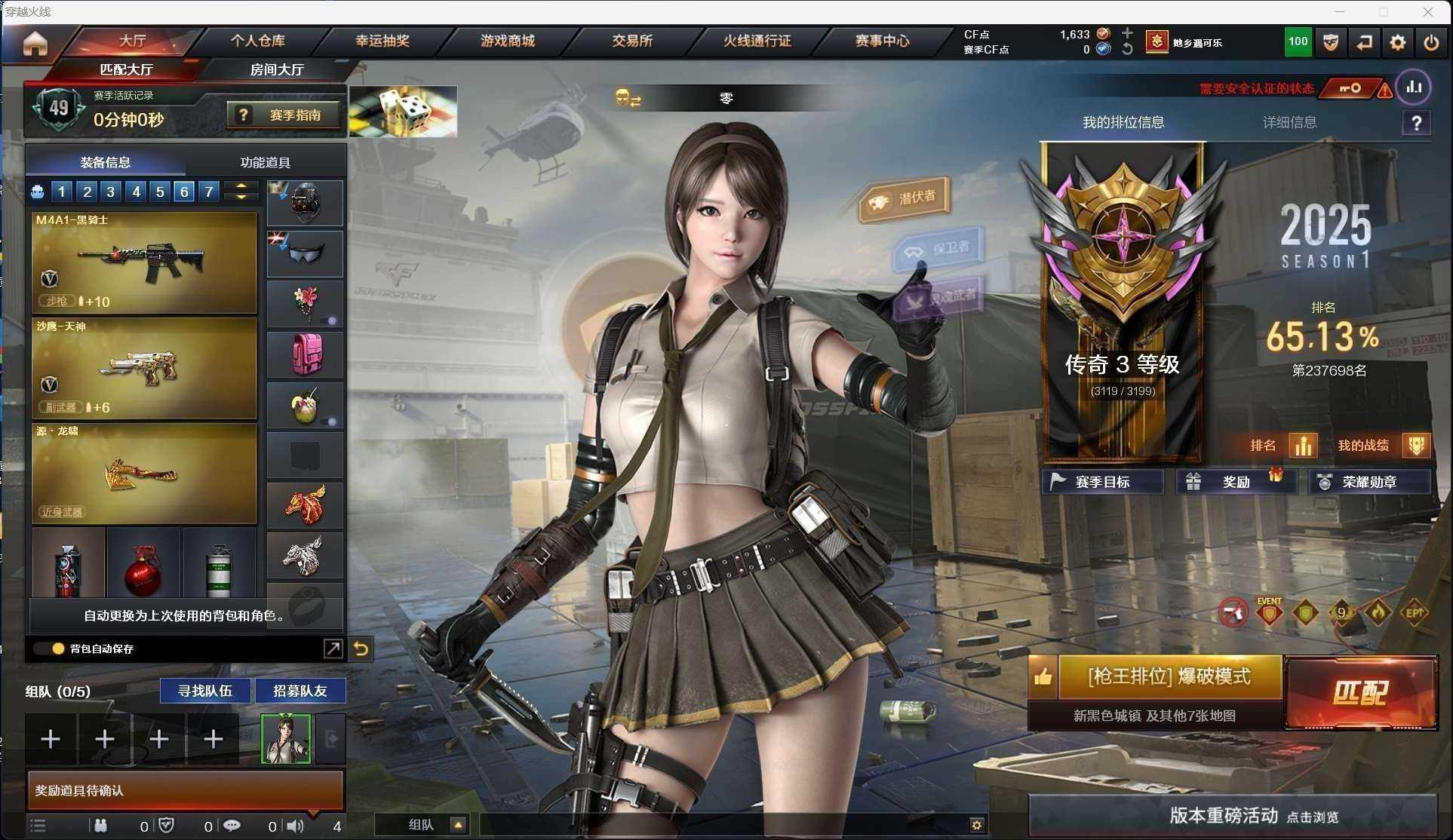View the 详细信息 details tab
The width and height of the screenshot is (1453, 840).
click(x=1289, y=122)
